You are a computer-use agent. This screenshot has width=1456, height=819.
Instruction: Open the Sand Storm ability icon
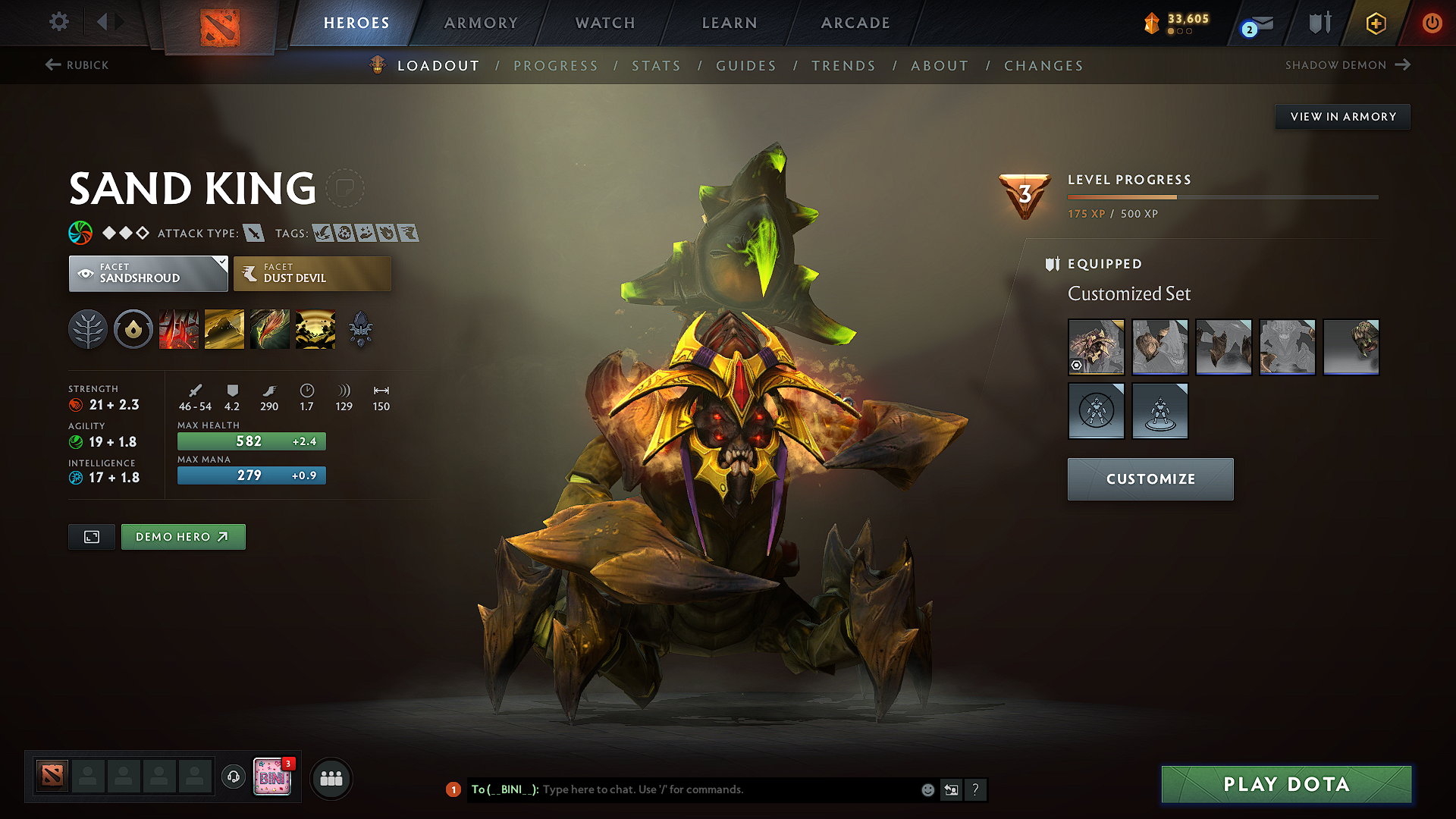point(224,329)
